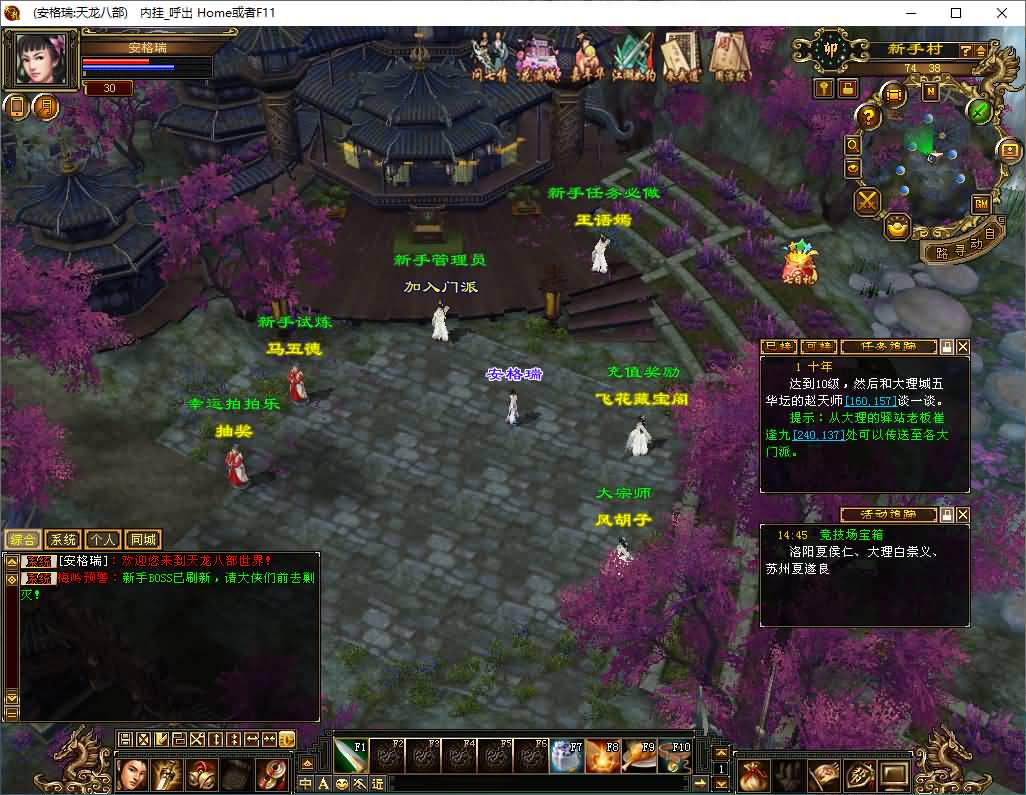Image resolution: width=1026 pixels, height=795 pixels.
Task: Close the 活动 activity tracker panel
Action: 963,514
